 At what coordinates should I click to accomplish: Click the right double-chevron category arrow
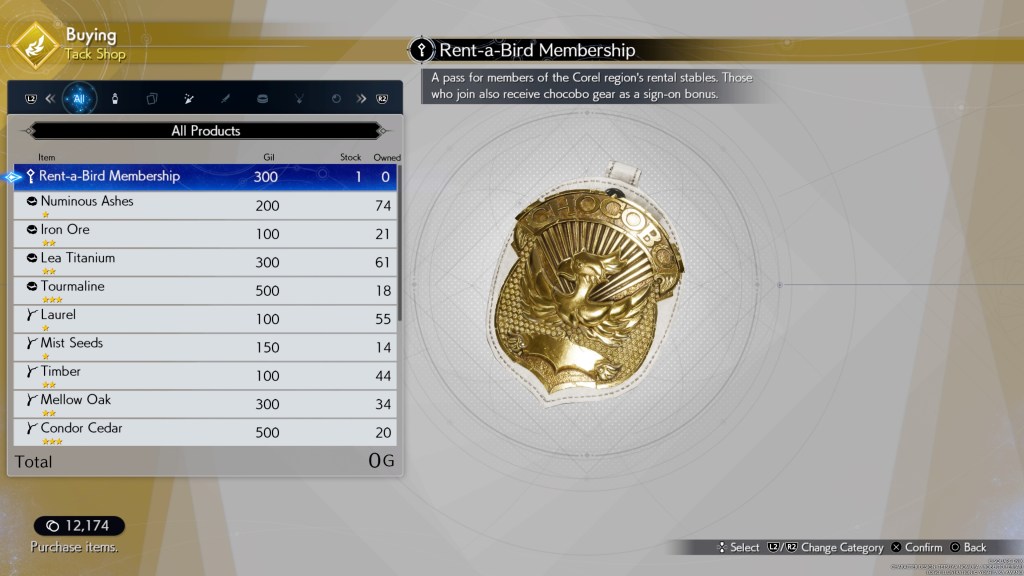tap(361, 99)
